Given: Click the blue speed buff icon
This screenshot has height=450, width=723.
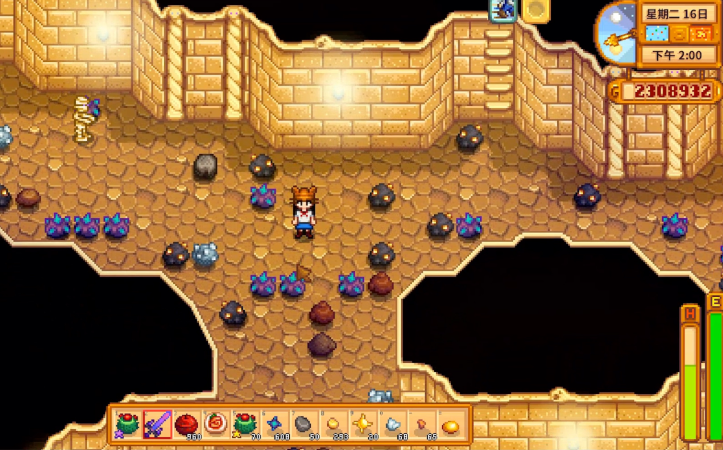Looking at the screenshot, I should tap(502, 10).
